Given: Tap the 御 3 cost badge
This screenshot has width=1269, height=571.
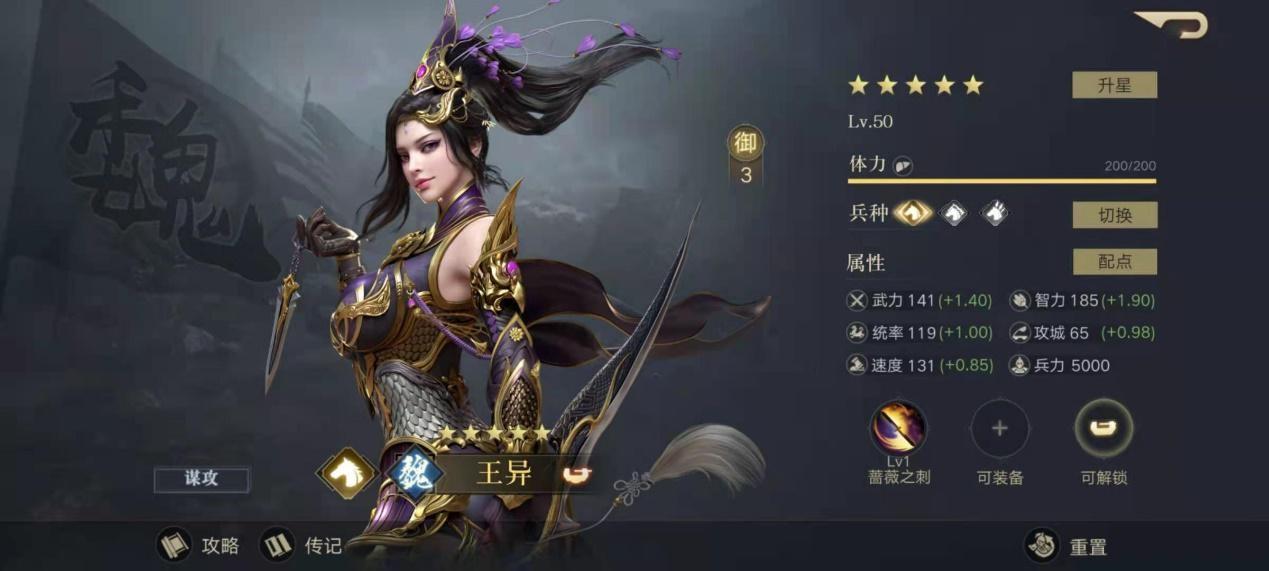Looking at the screenshot, I should 745,157.
